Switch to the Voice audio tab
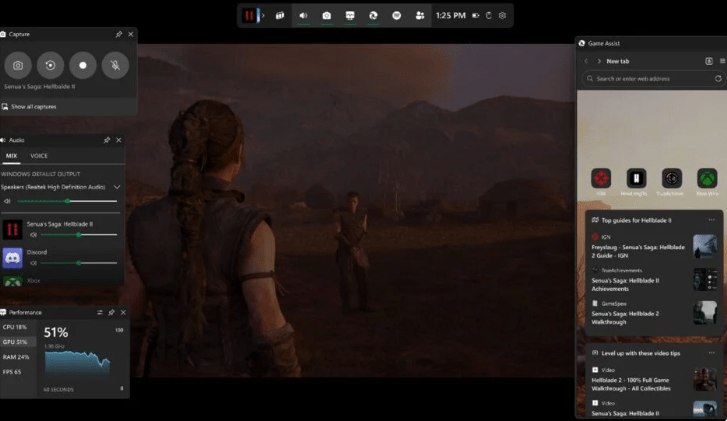The image size is (727, 421). 39,156
